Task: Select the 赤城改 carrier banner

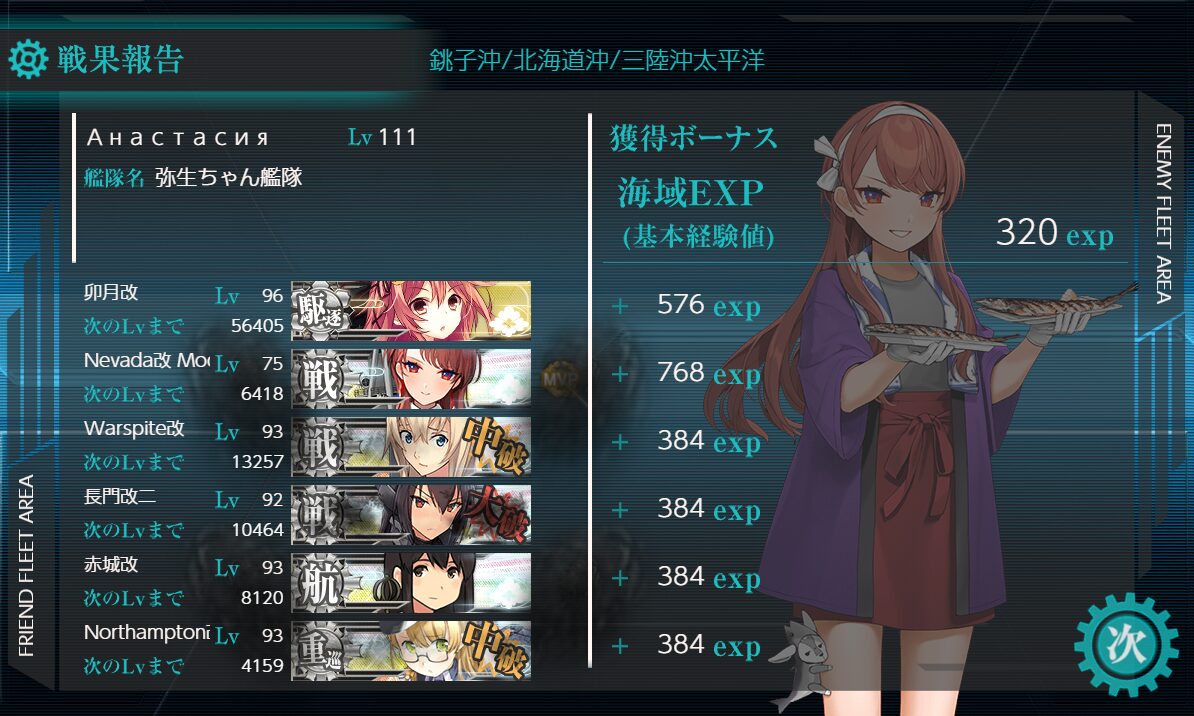Action: (411, 582)
